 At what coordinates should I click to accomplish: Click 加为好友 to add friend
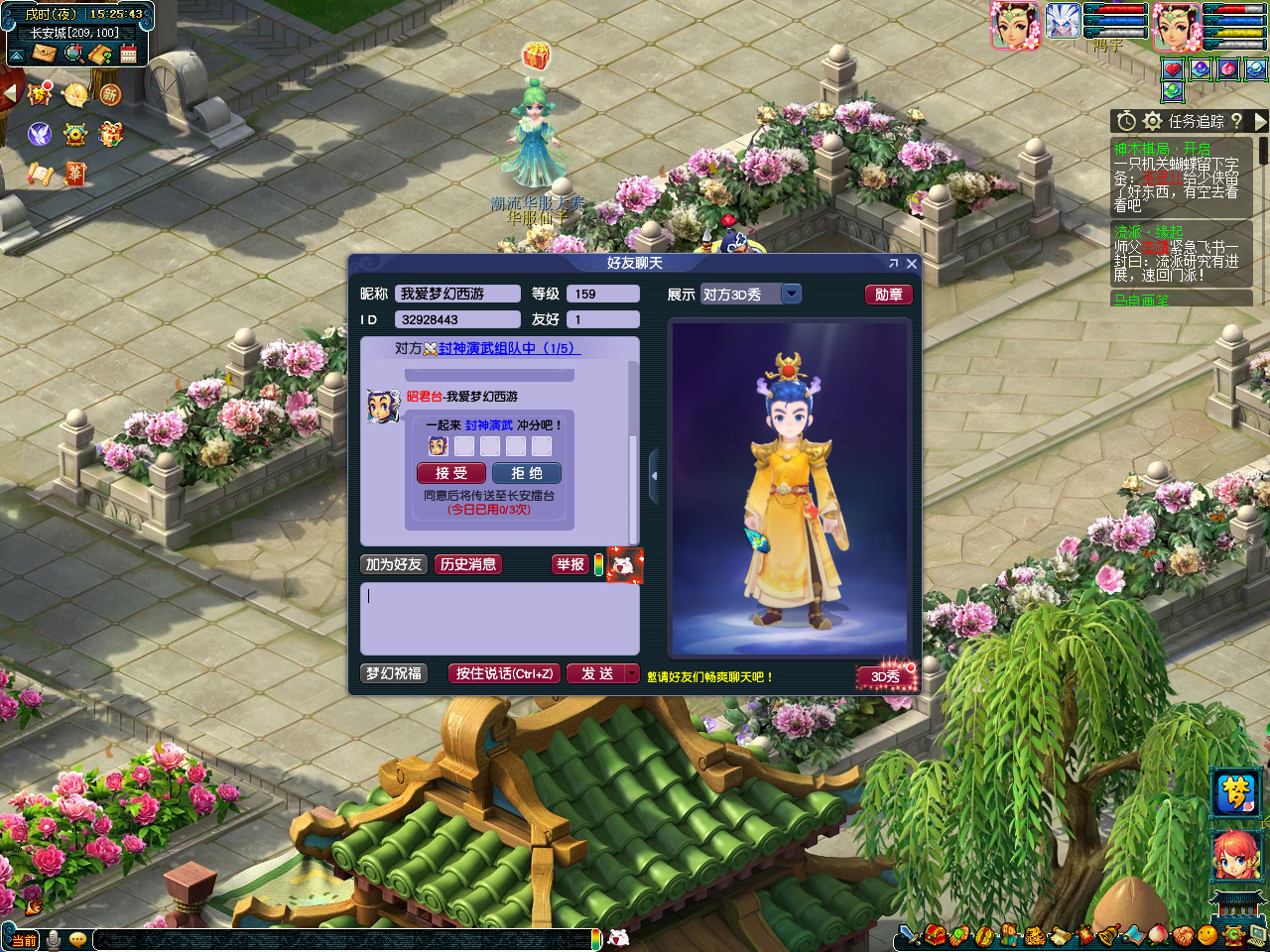[394, 564]
